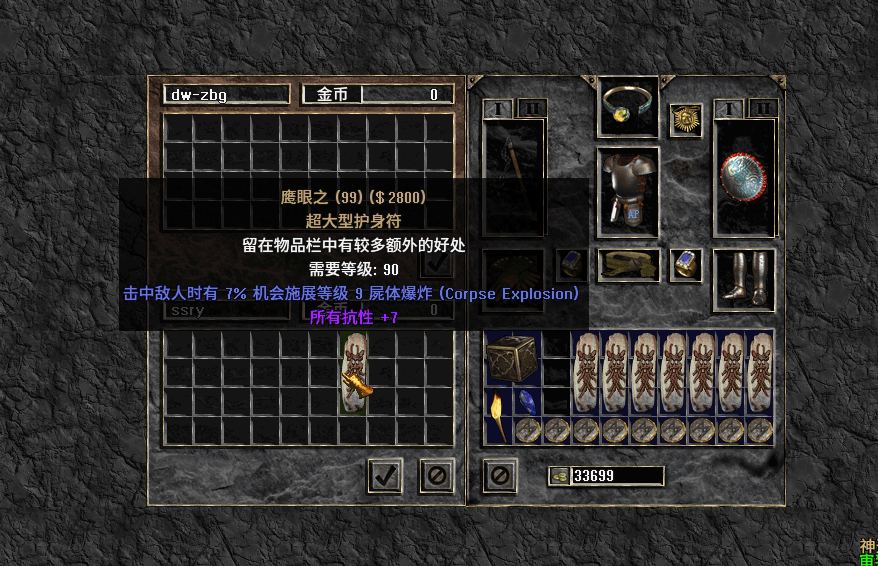The height and width of the screenshot is (566, 878).
Task: Select the belt equipment slot
Action: [x=629, y=265]
